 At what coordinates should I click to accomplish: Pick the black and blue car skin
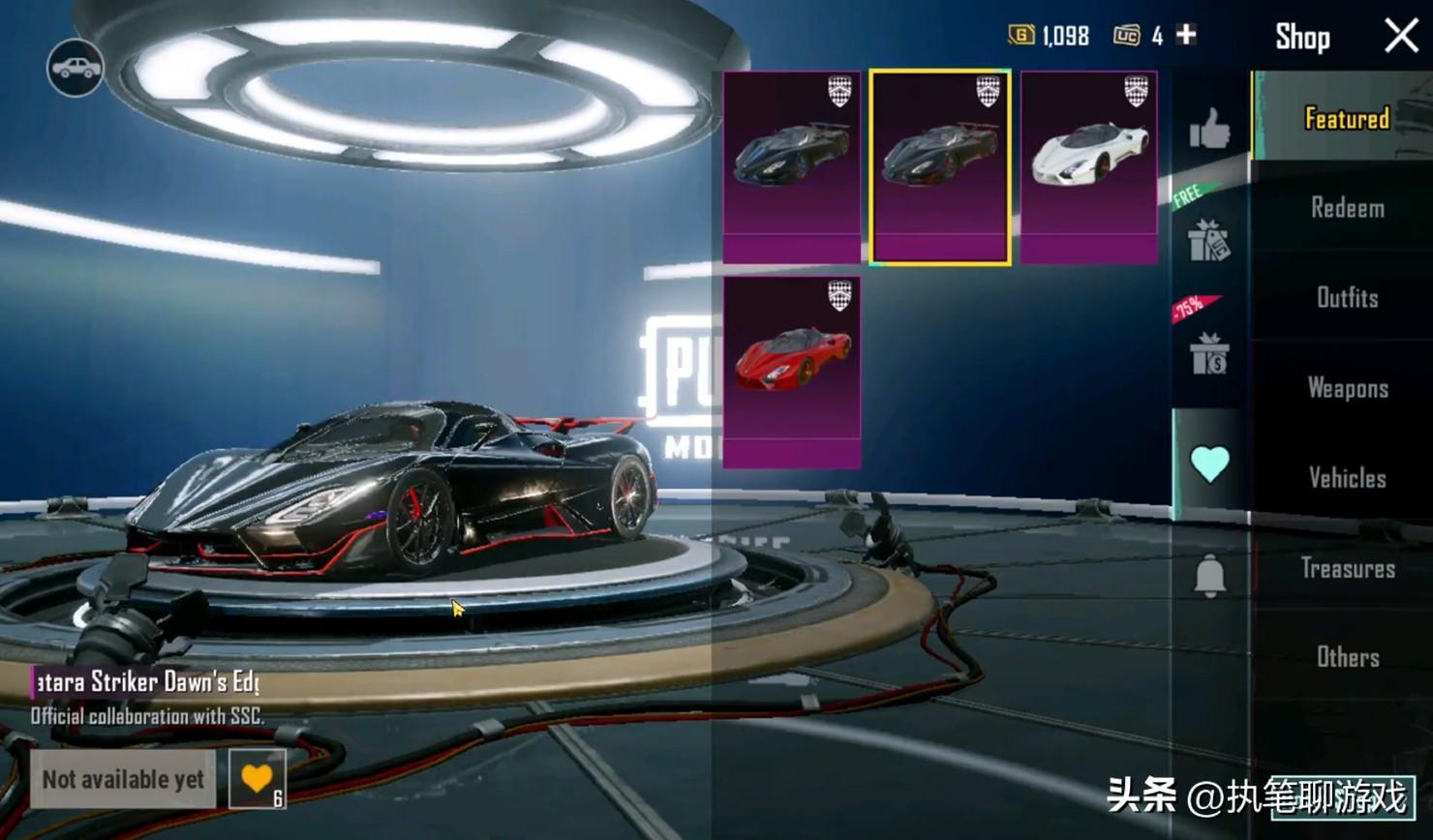[x=792, y=166]
